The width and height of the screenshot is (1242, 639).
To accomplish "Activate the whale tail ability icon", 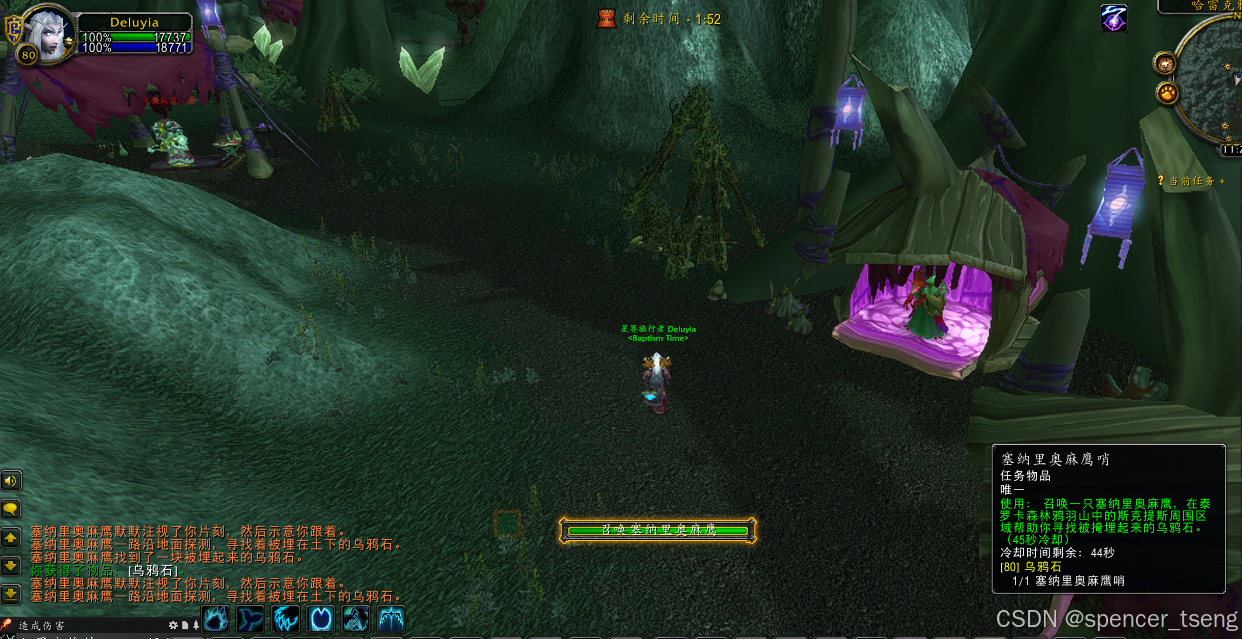I will 251,618.
